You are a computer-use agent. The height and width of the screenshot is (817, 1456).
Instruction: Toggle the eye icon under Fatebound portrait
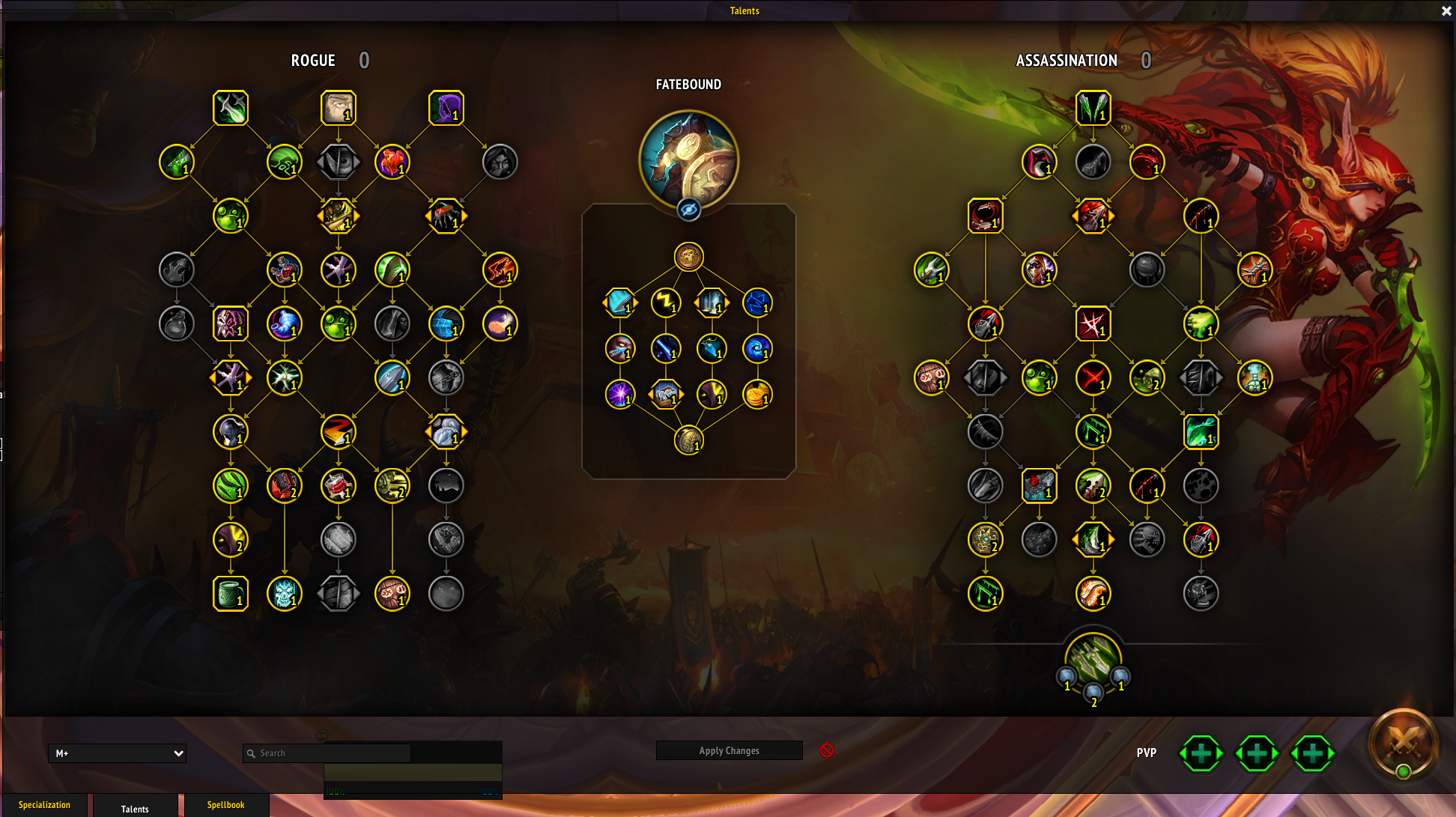[688, 210]
